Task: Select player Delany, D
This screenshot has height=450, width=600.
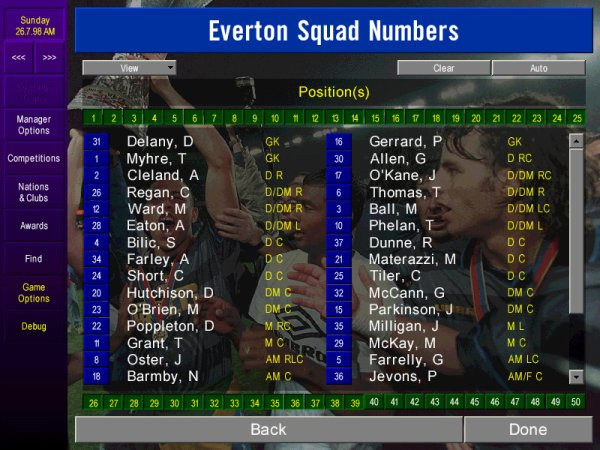Action: pyautogui.click(x=160, y=142)
